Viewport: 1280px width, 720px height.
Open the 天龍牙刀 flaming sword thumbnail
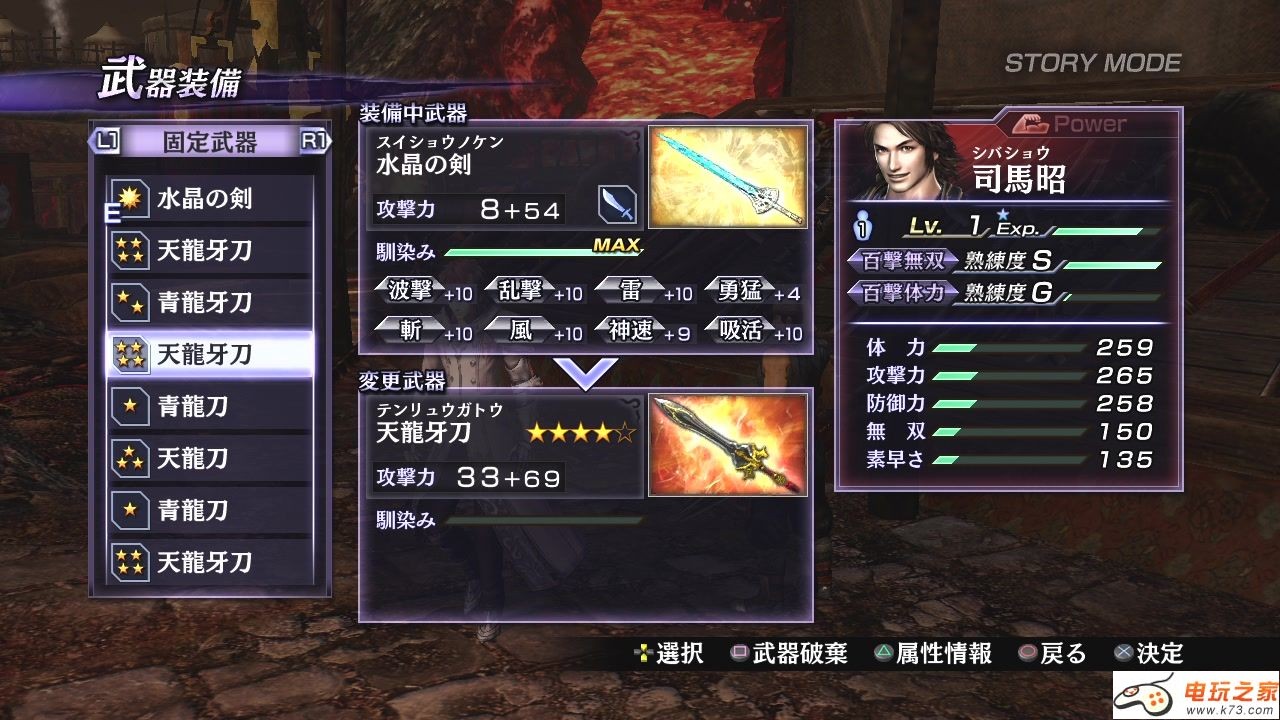727,444
